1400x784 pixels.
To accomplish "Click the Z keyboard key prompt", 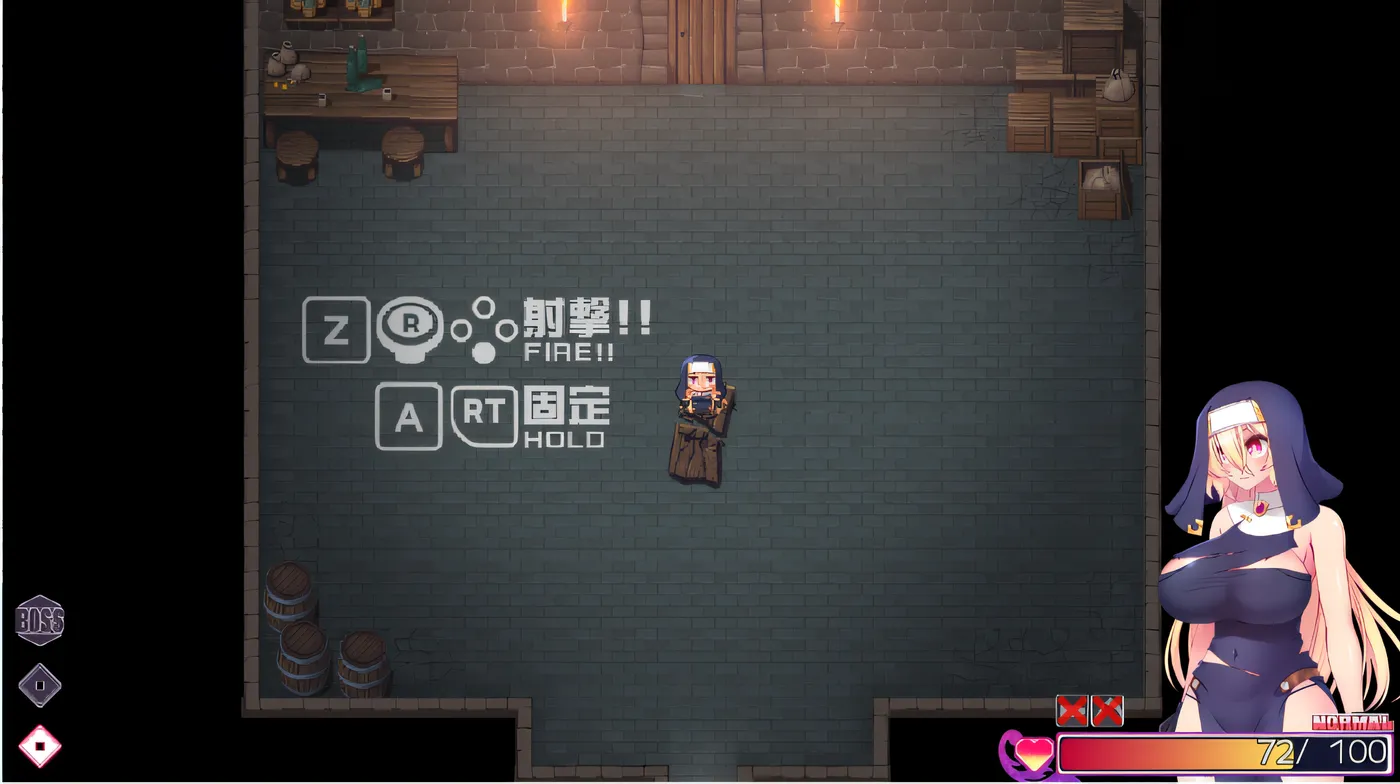I will coord(335,331).
